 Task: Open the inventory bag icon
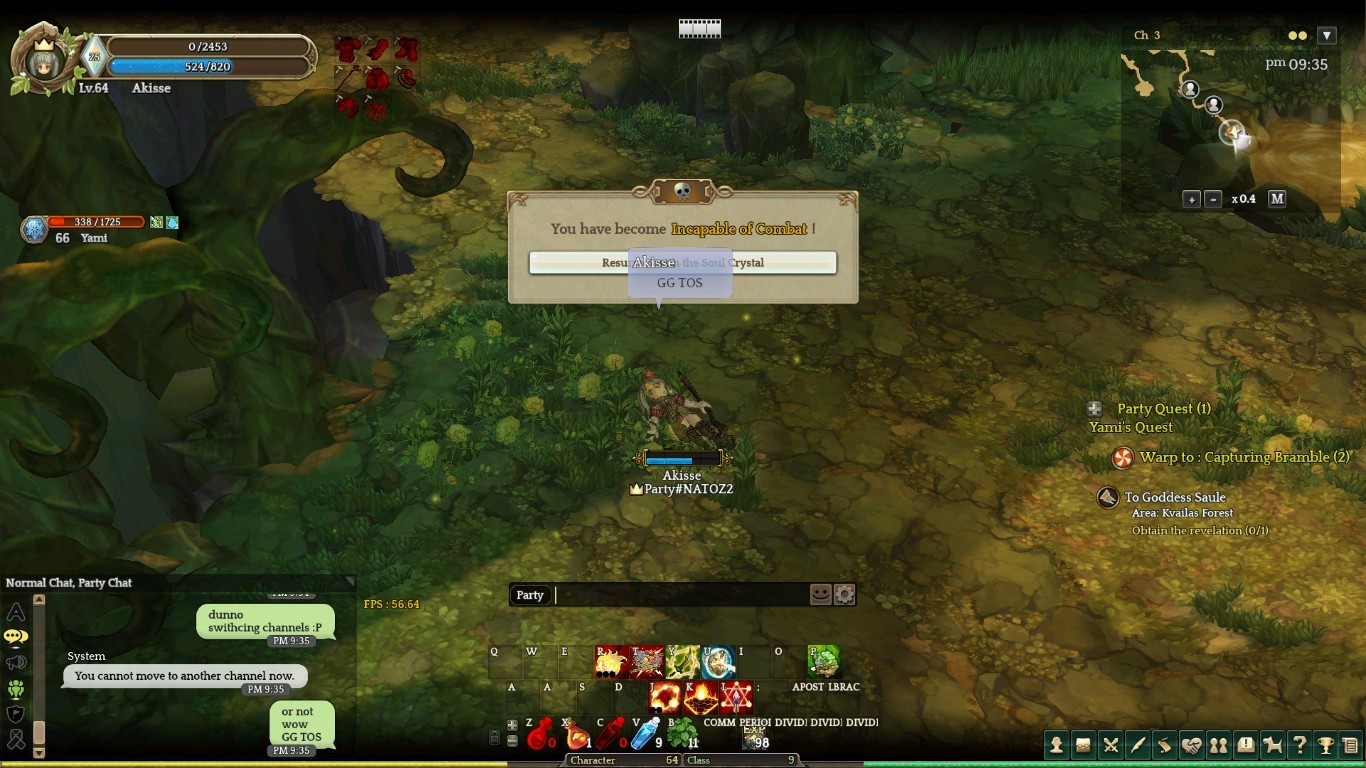pos(1083,744)
